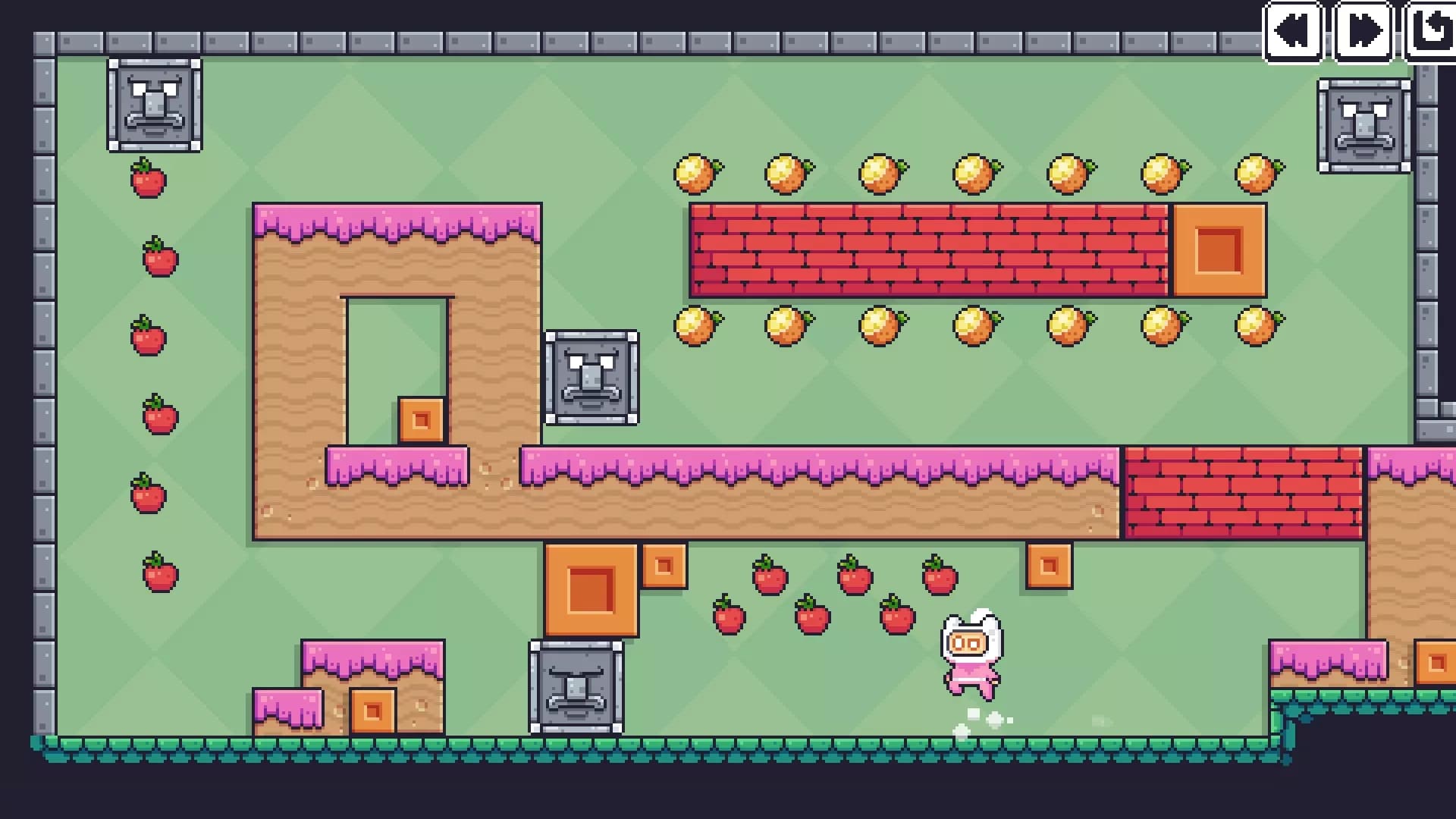
Task: Click the rewind button in top-right corner
Action: tap(1293, 32)
